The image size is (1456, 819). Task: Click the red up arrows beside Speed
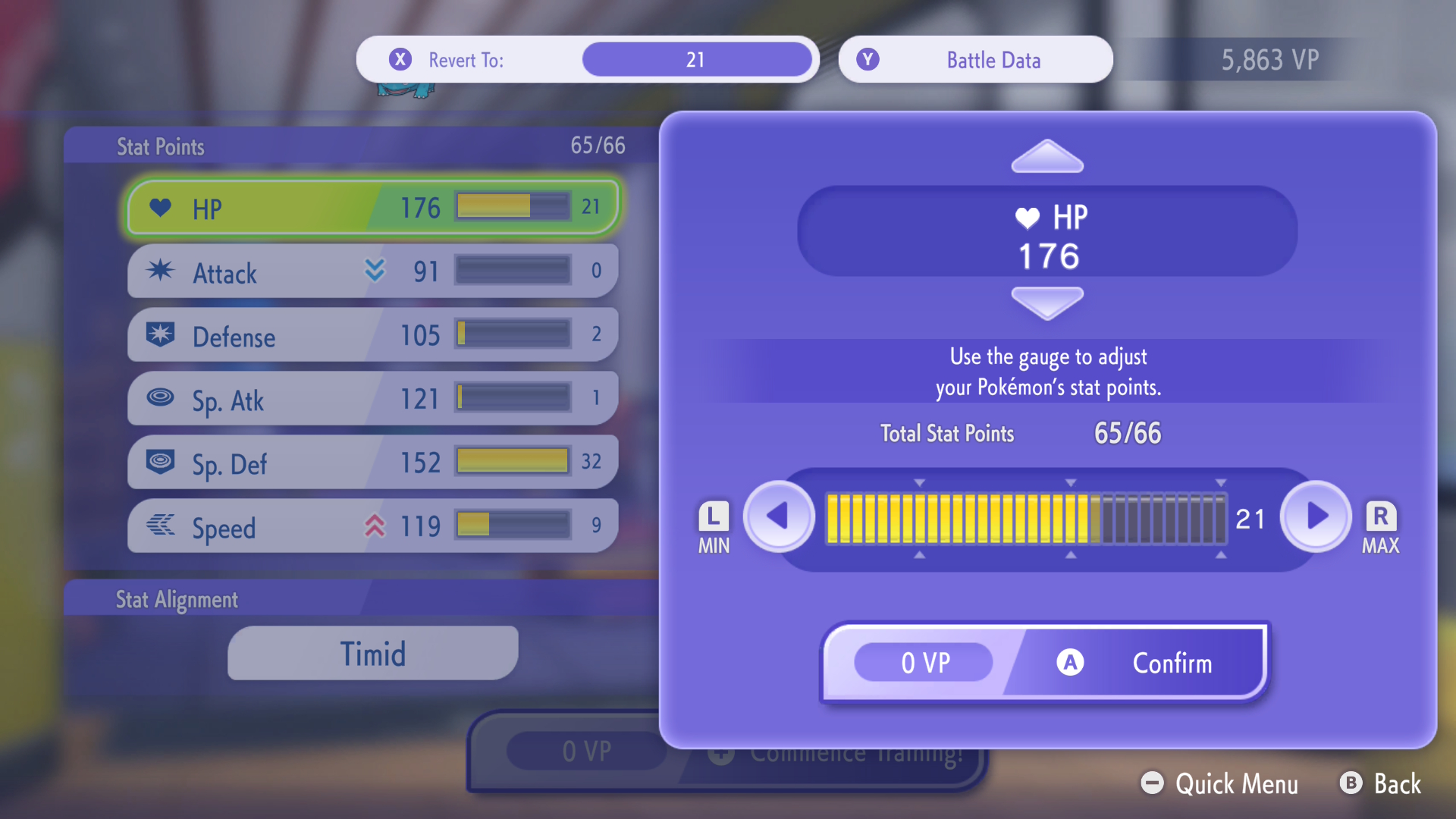(x=375, y=523)
